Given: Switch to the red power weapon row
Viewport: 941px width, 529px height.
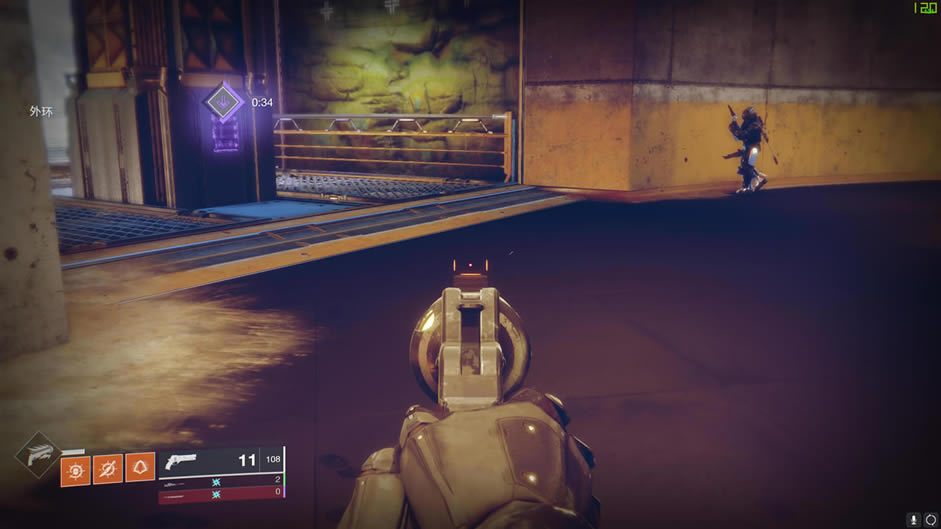Looking at the screenshot, I should click(221, 492).
